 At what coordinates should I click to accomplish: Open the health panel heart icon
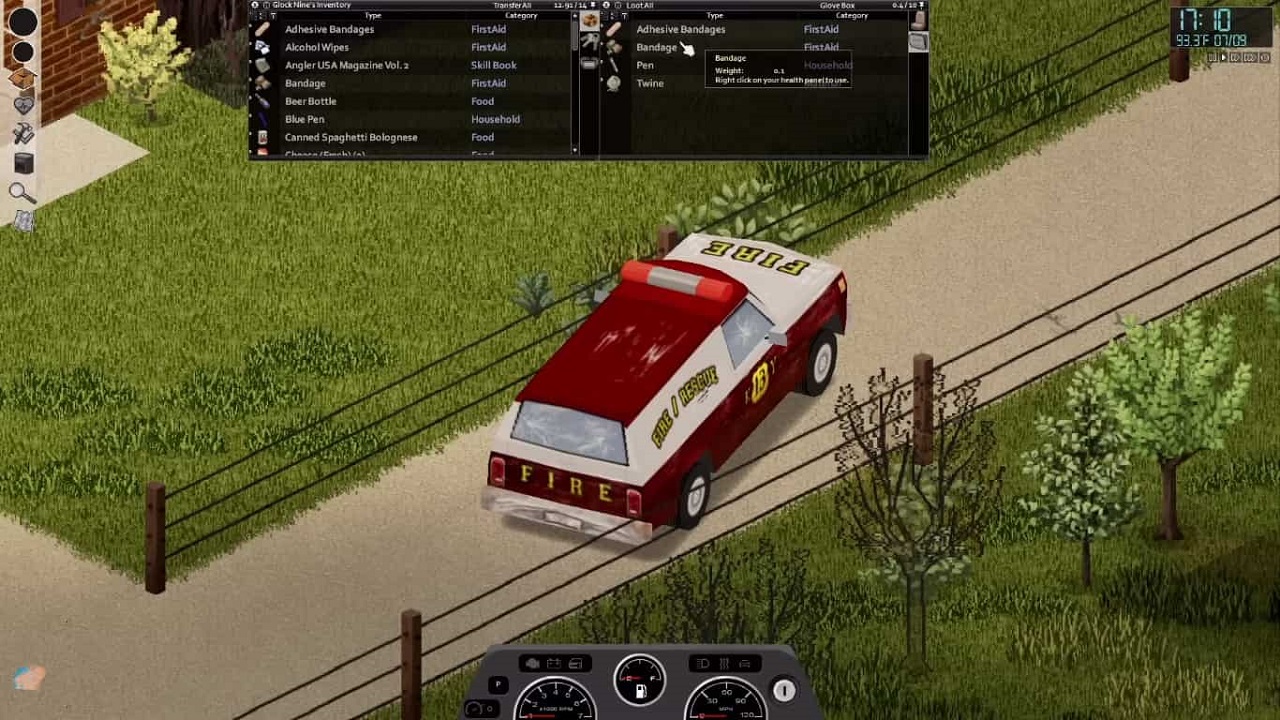(x=22, y=105)
